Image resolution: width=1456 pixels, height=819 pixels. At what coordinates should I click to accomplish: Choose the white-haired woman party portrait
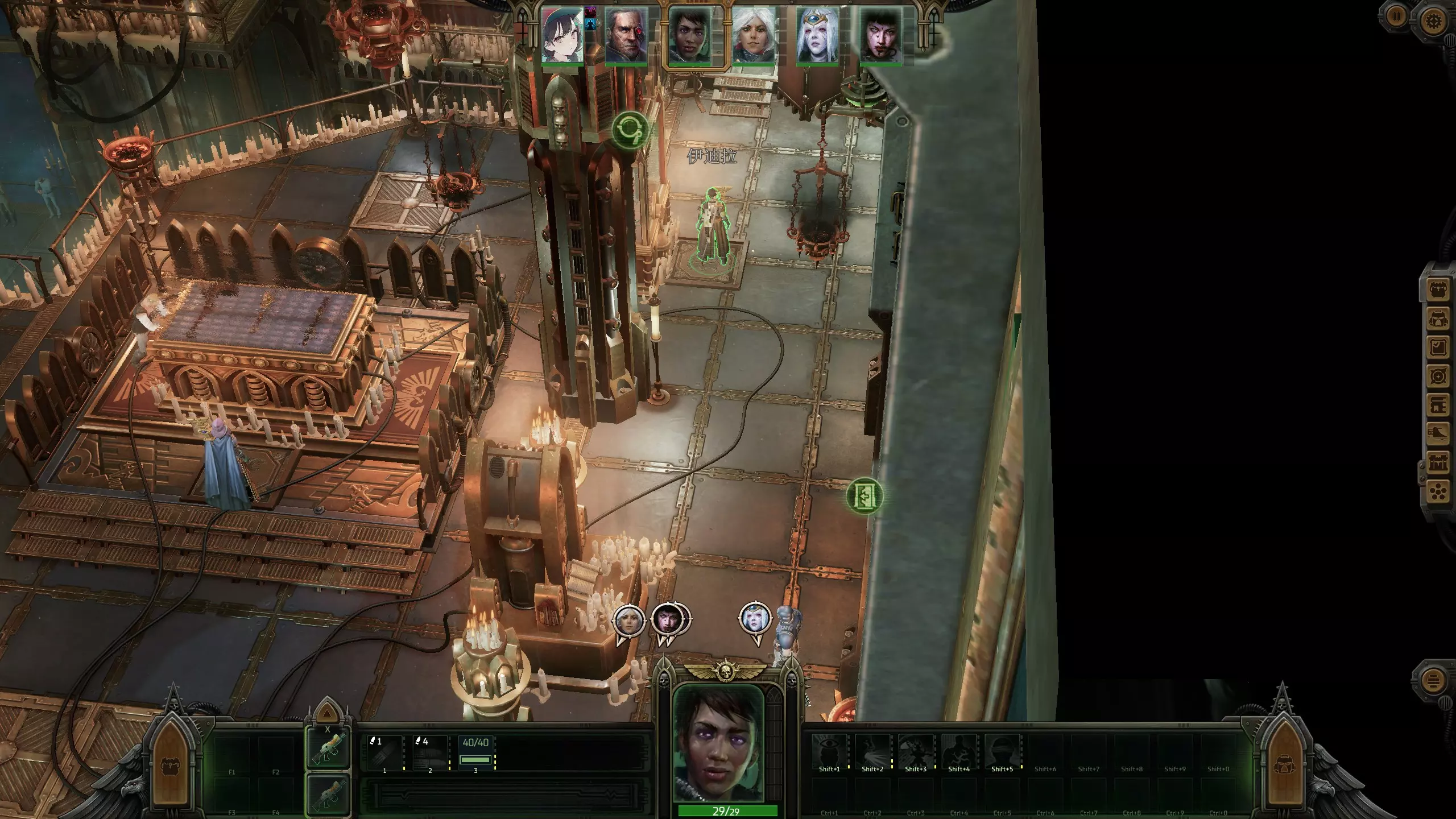click(x=753, y=35)
